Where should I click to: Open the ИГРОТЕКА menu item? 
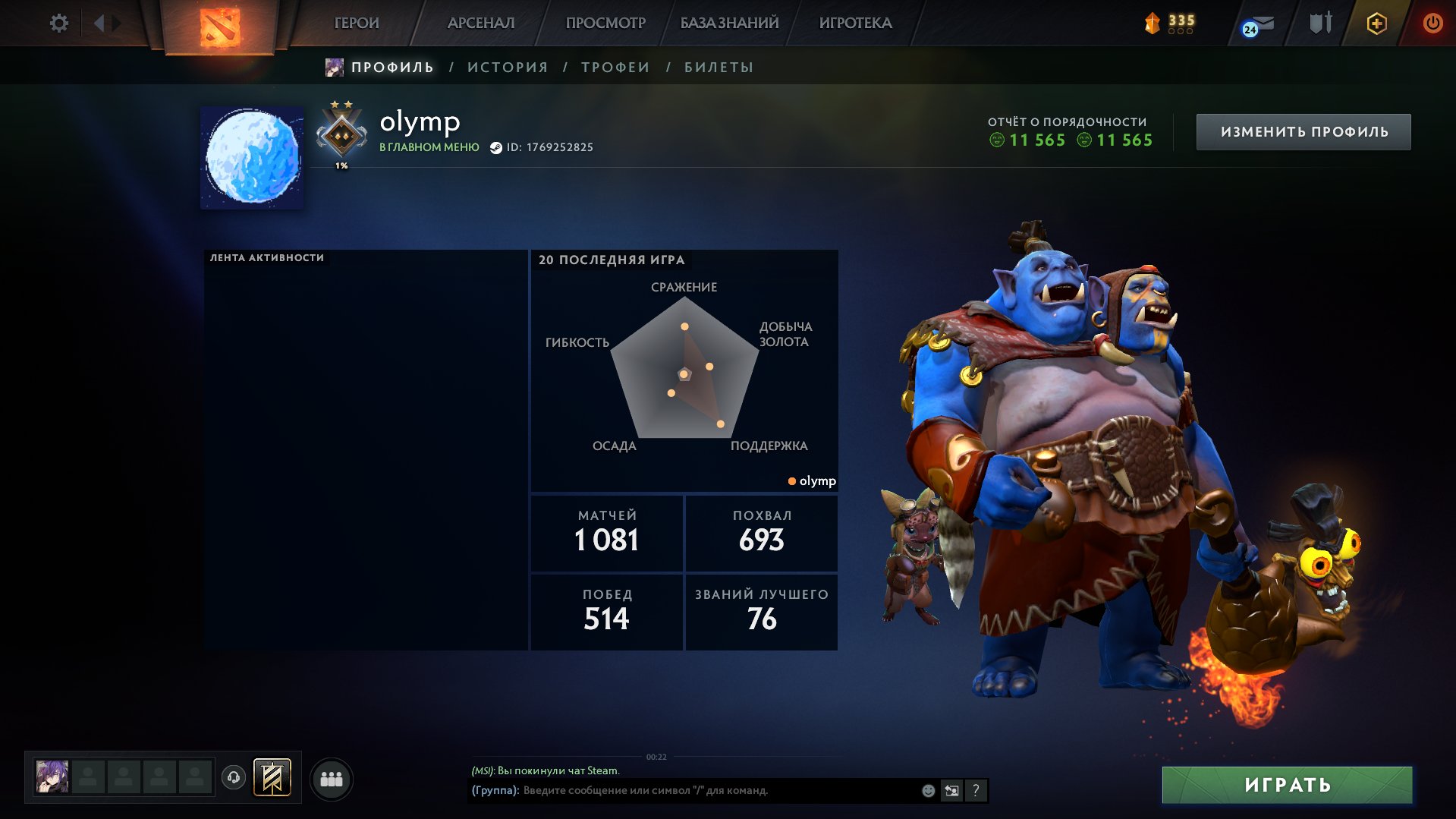[856, 24]
